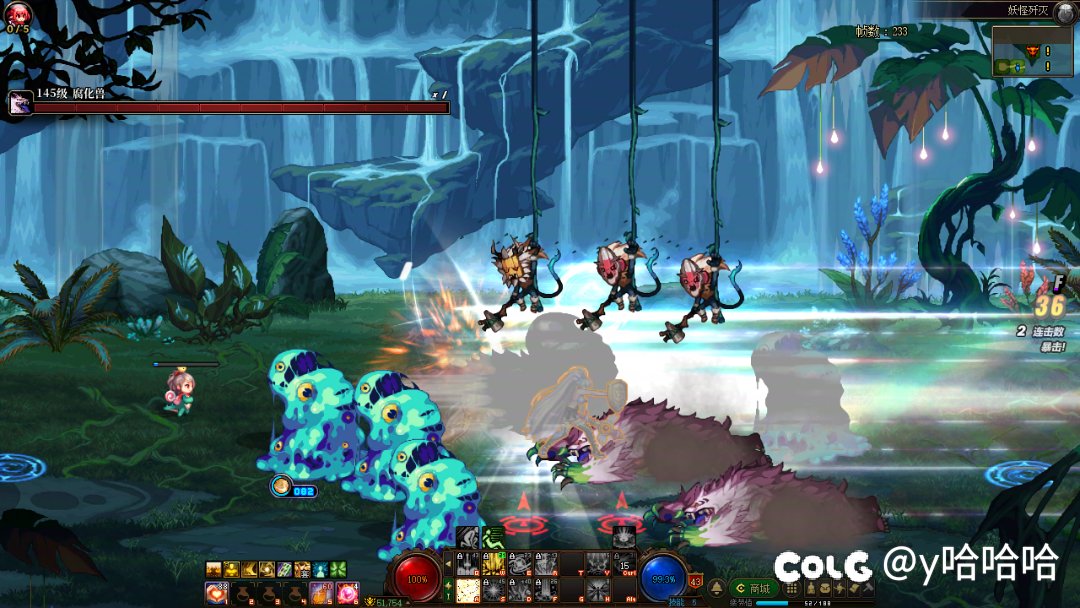
Task: Use the pink orb consumable in slot 6
Action: (347, 593)
